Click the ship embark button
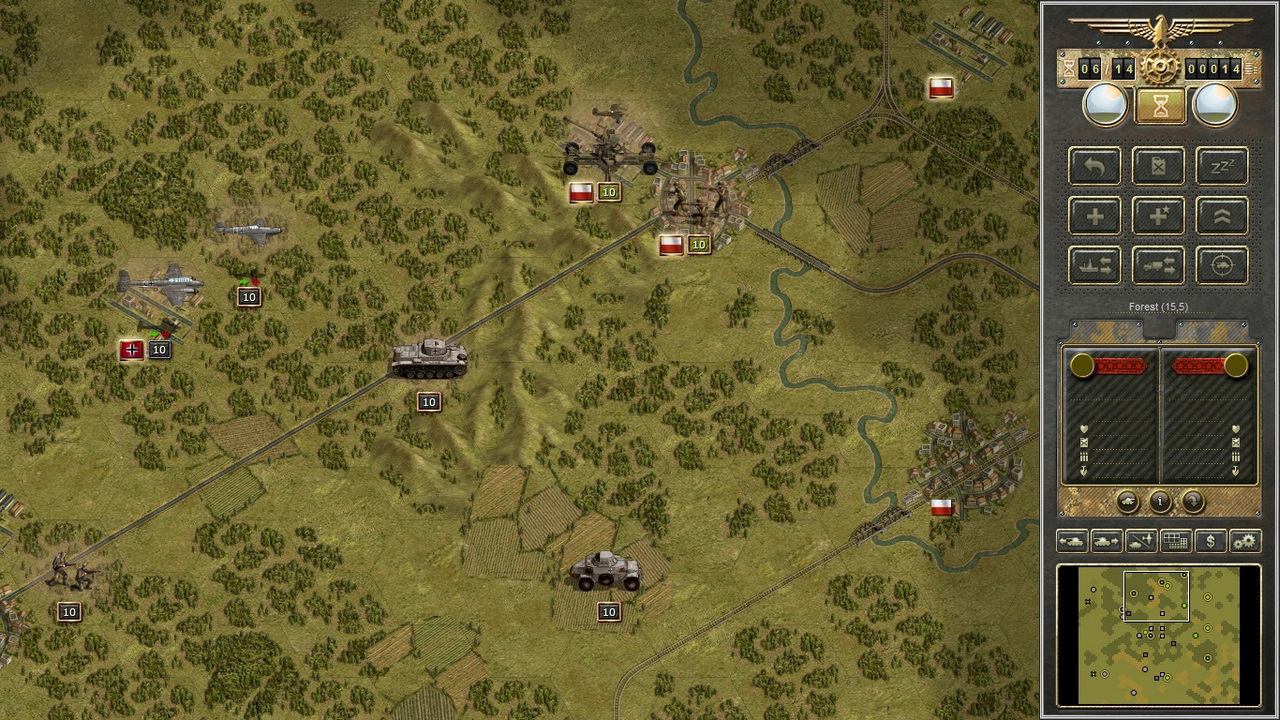Viewport: 1280px width, 720px height. [1095, 266]
